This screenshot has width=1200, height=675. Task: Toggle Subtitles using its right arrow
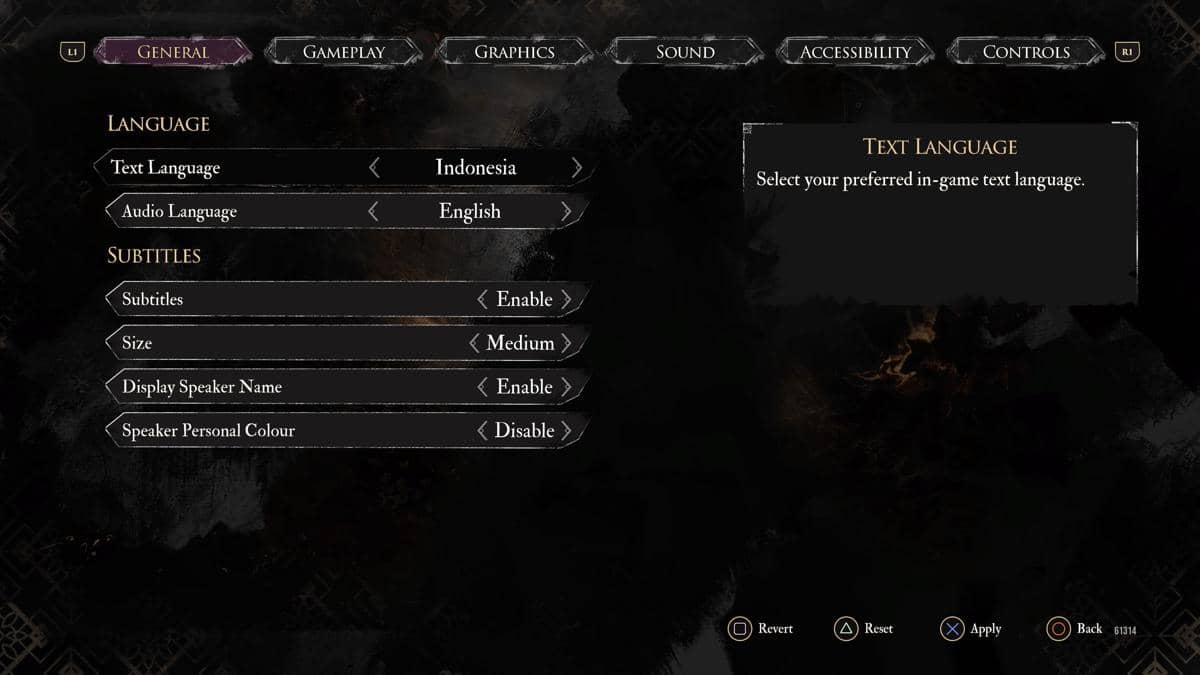567,299
